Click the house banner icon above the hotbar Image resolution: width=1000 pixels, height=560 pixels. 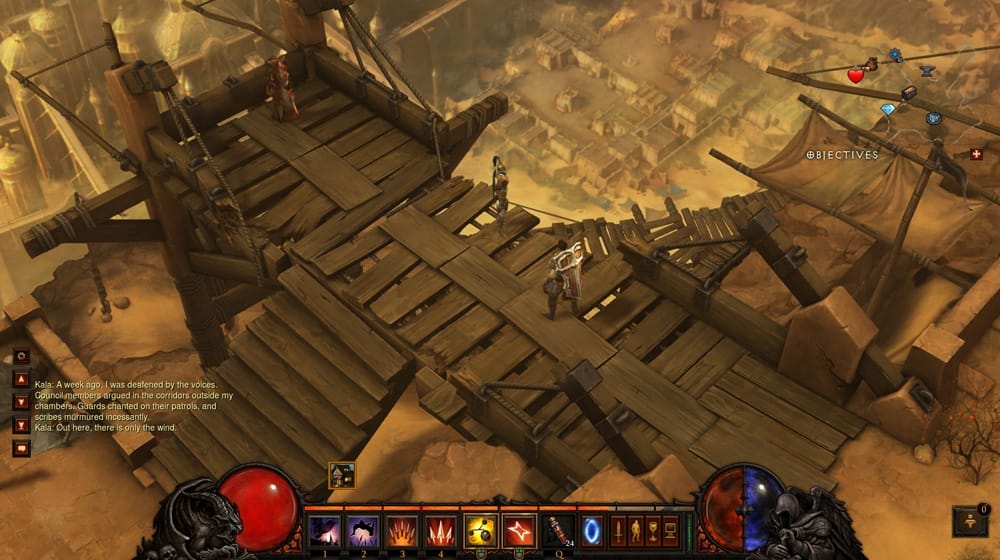coord(342,475)
